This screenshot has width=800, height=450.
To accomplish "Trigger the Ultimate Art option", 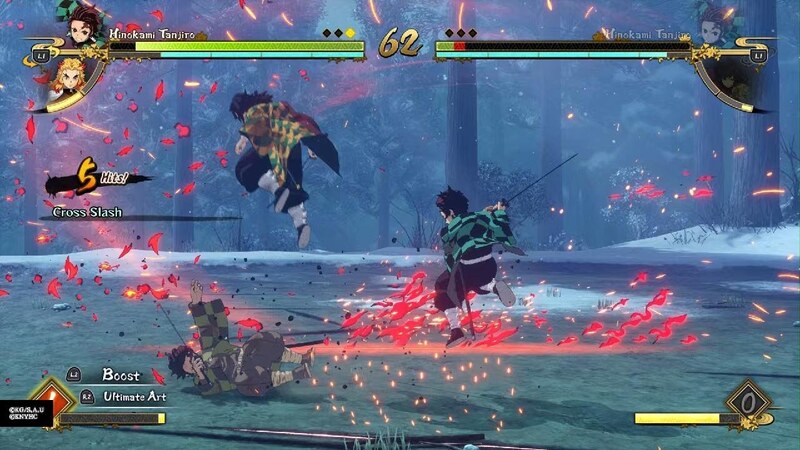I will click(x=135, y=397).
